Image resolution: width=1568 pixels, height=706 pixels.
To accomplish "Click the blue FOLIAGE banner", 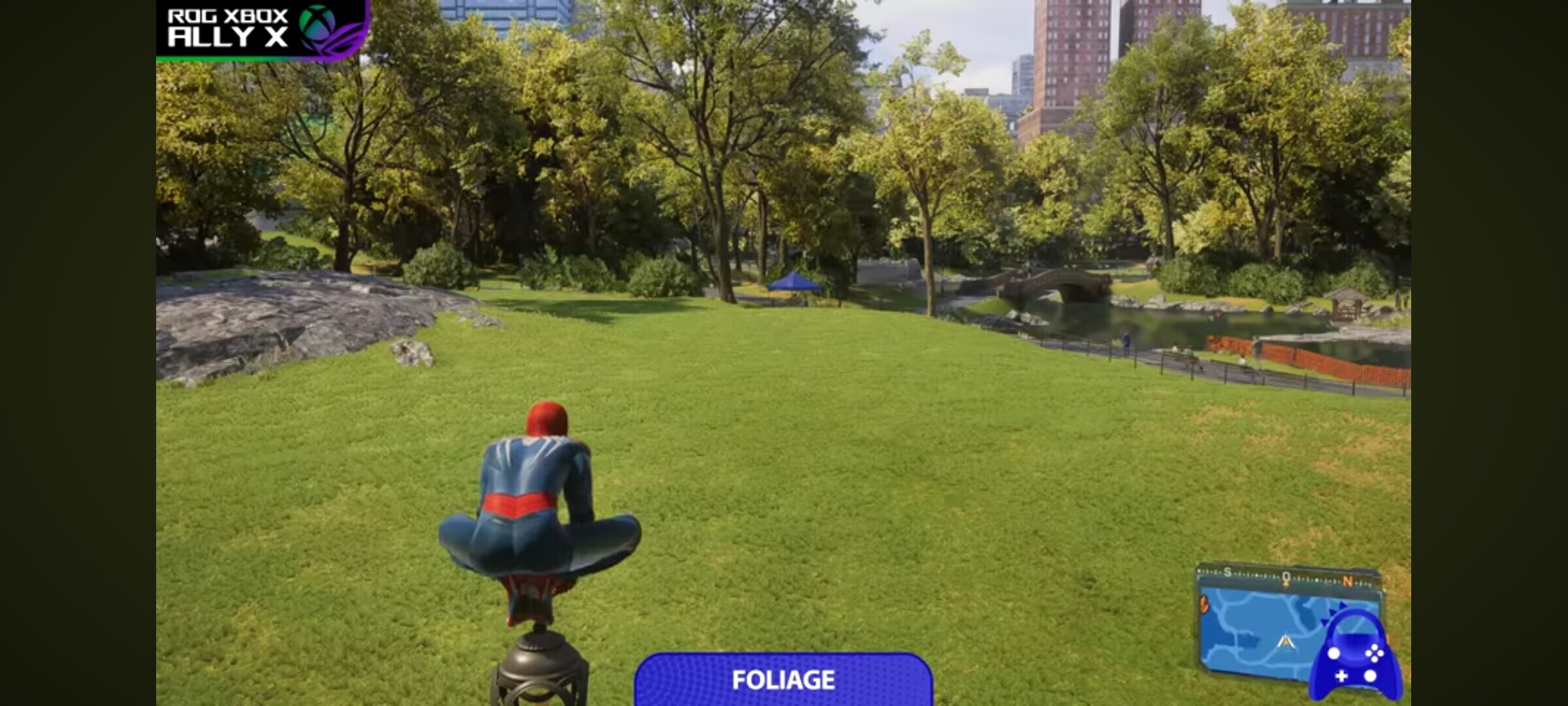I will (x=783, y=680).
